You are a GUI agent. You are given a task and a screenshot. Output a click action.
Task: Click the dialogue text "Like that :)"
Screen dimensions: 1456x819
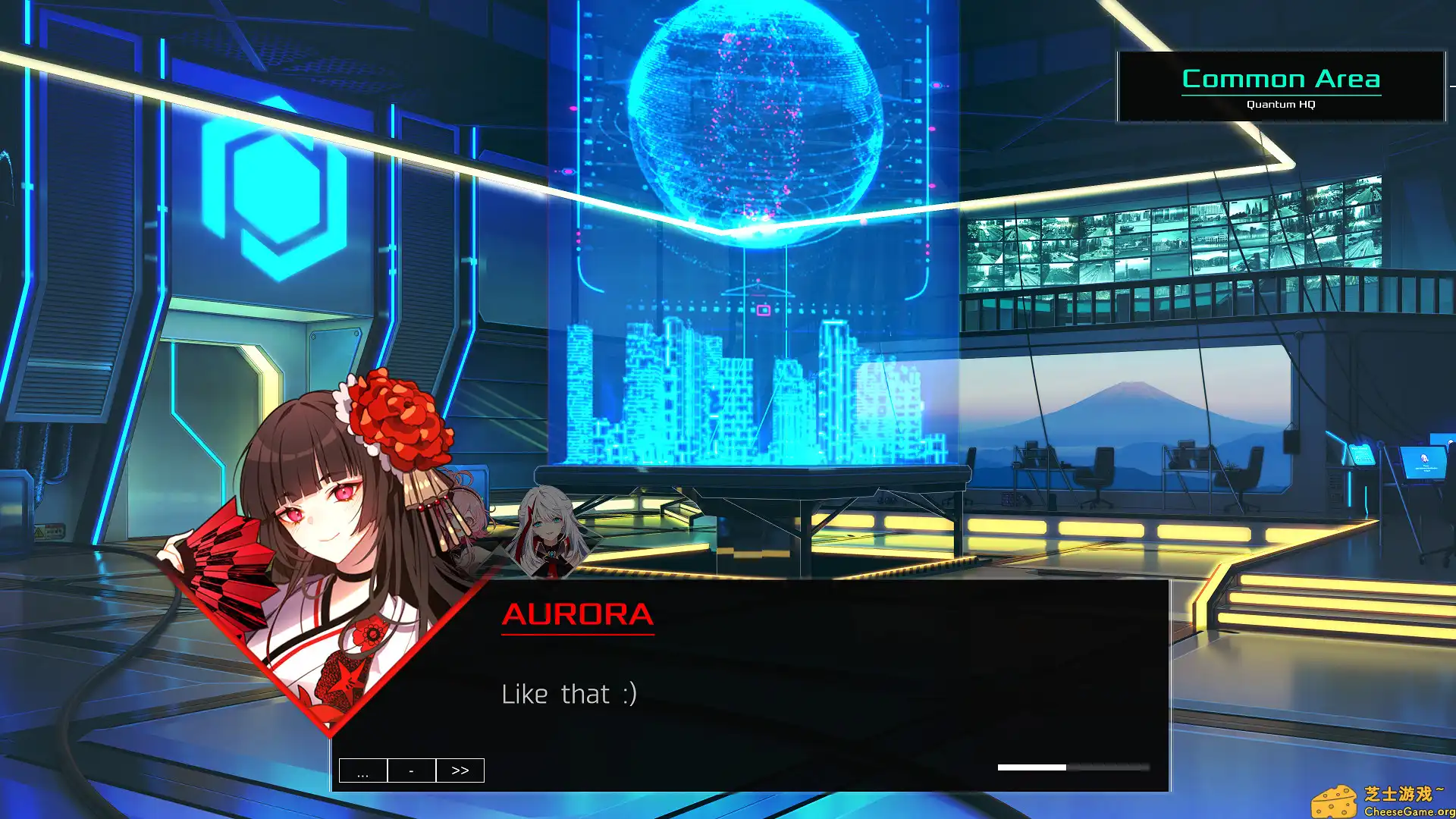point(569,693)
